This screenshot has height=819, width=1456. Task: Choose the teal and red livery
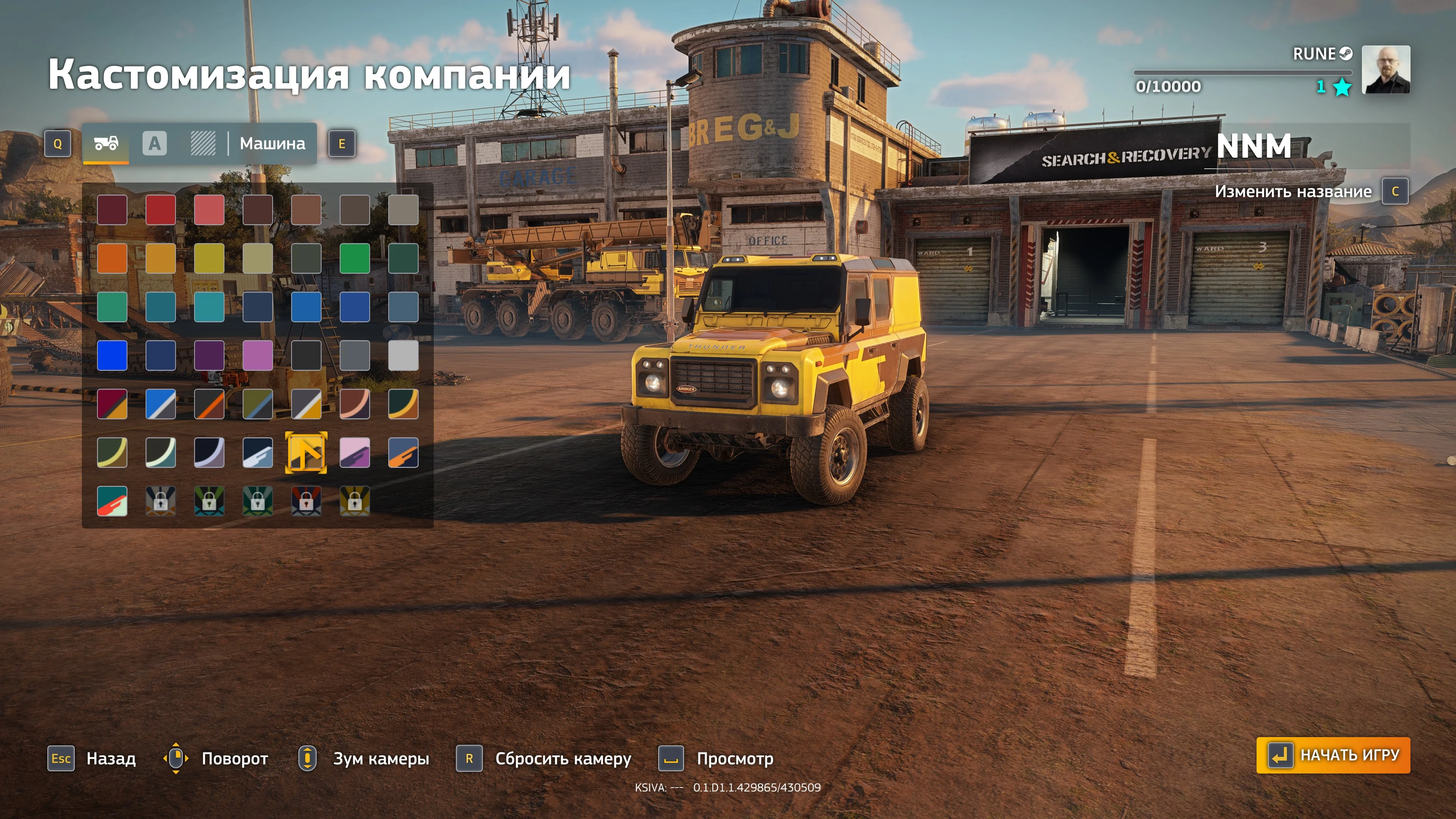pyautogui.click(x=112, y=501)
